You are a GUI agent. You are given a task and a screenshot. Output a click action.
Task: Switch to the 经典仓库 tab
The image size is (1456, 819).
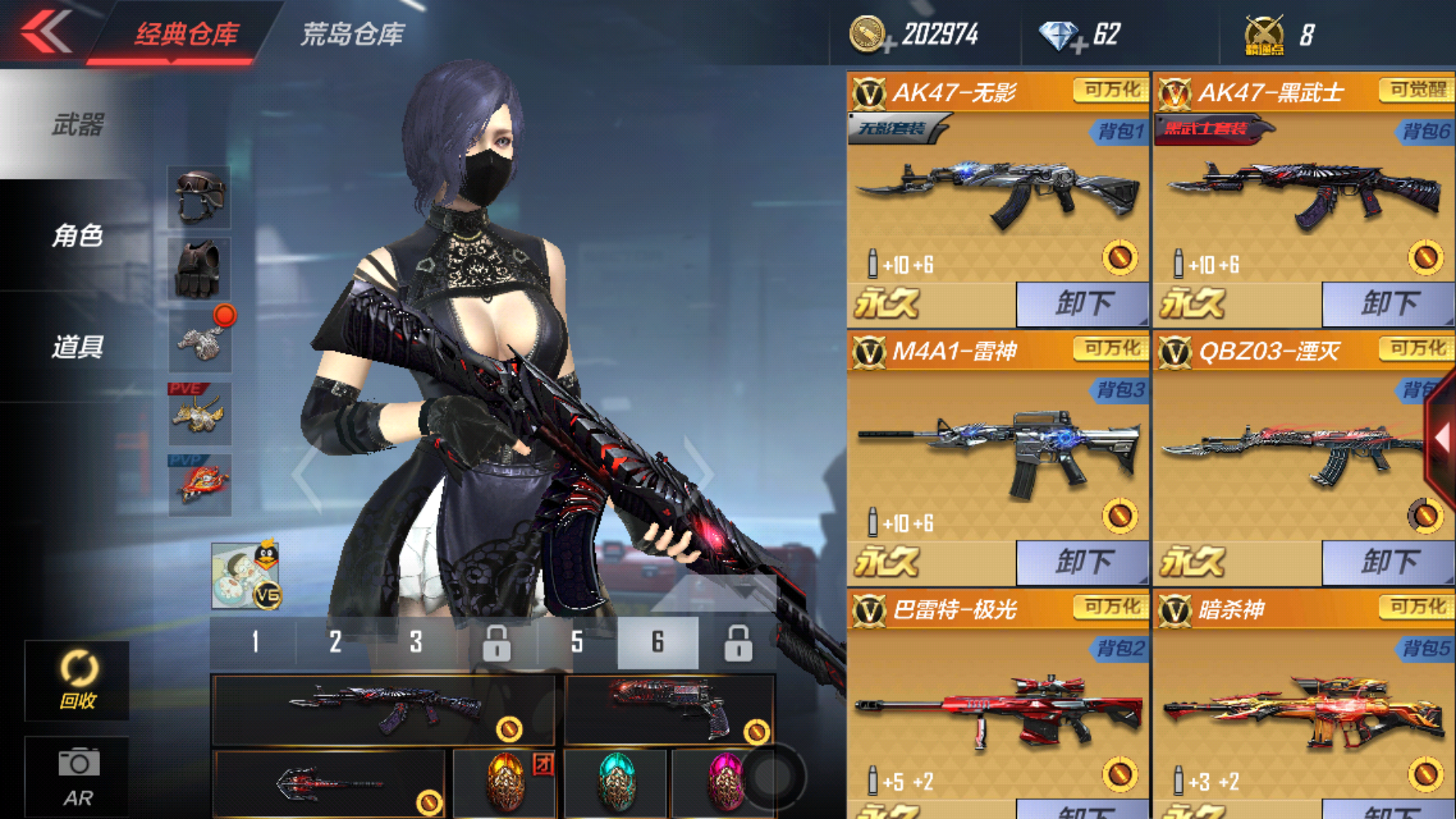pos(187,34)
